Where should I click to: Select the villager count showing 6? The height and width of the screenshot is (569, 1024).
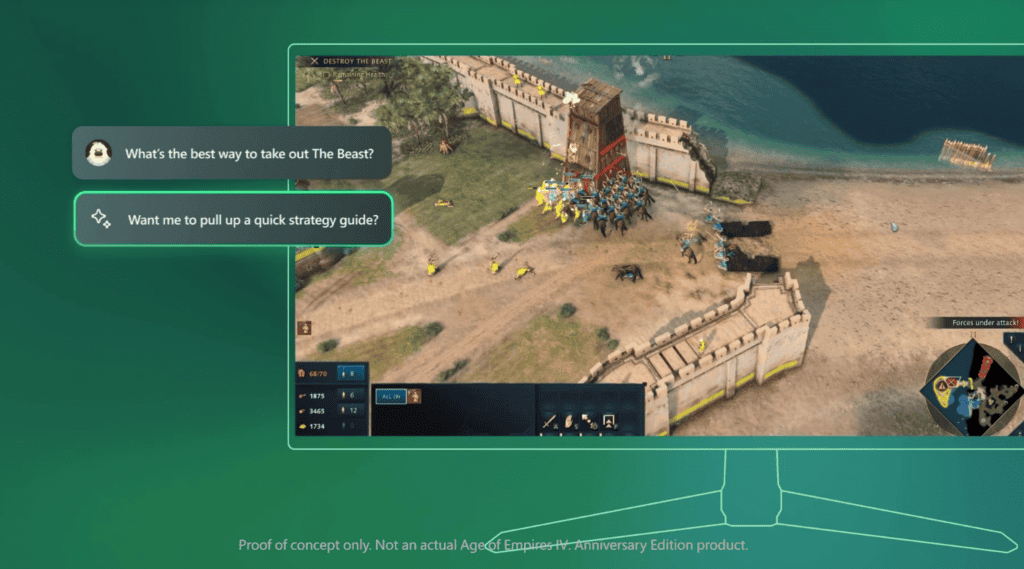click(x=351, y=394)
